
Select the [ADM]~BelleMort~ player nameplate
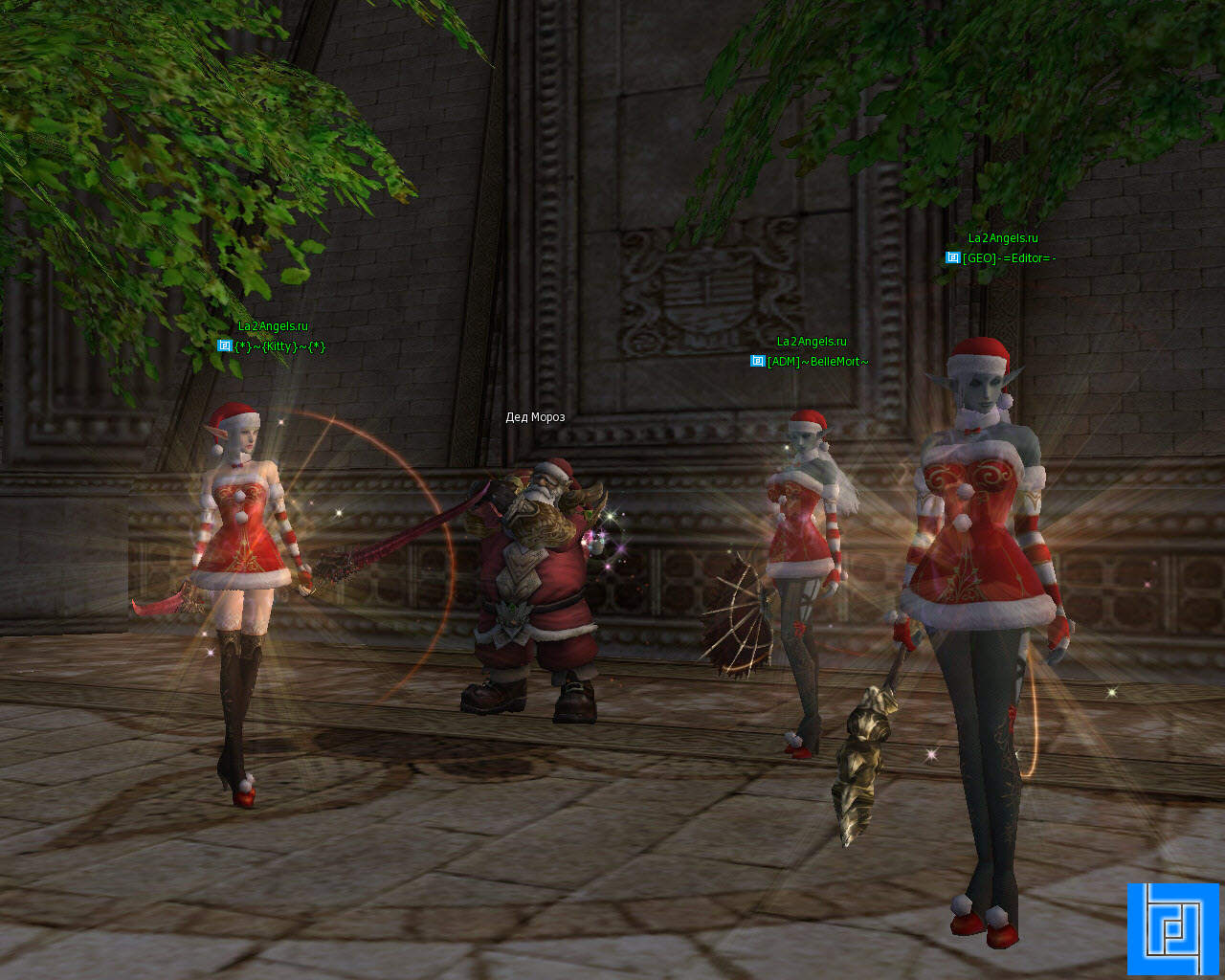(817, 362)
